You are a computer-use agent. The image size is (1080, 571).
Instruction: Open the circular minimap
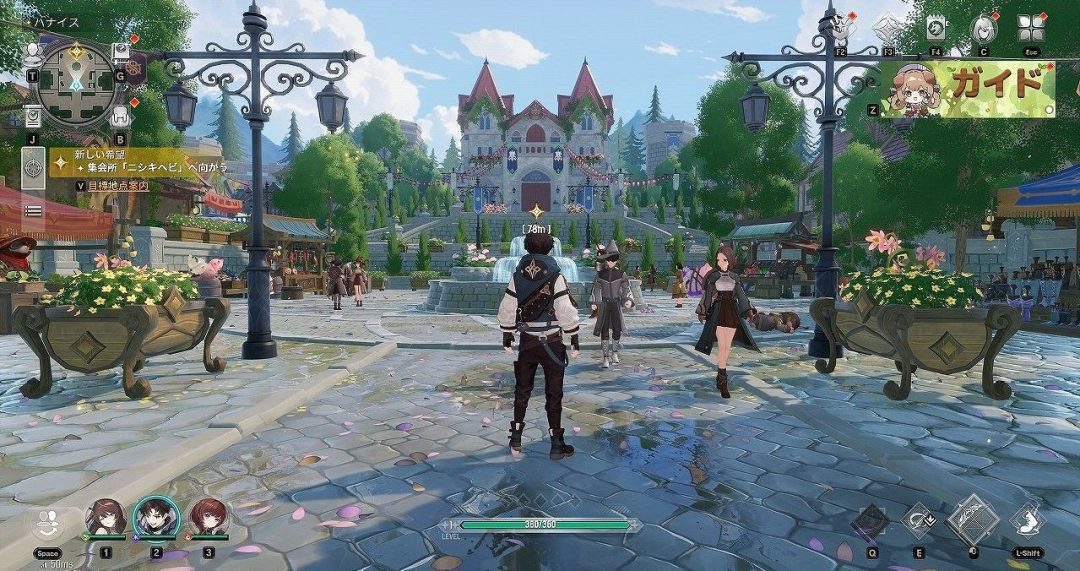point(76,83)
